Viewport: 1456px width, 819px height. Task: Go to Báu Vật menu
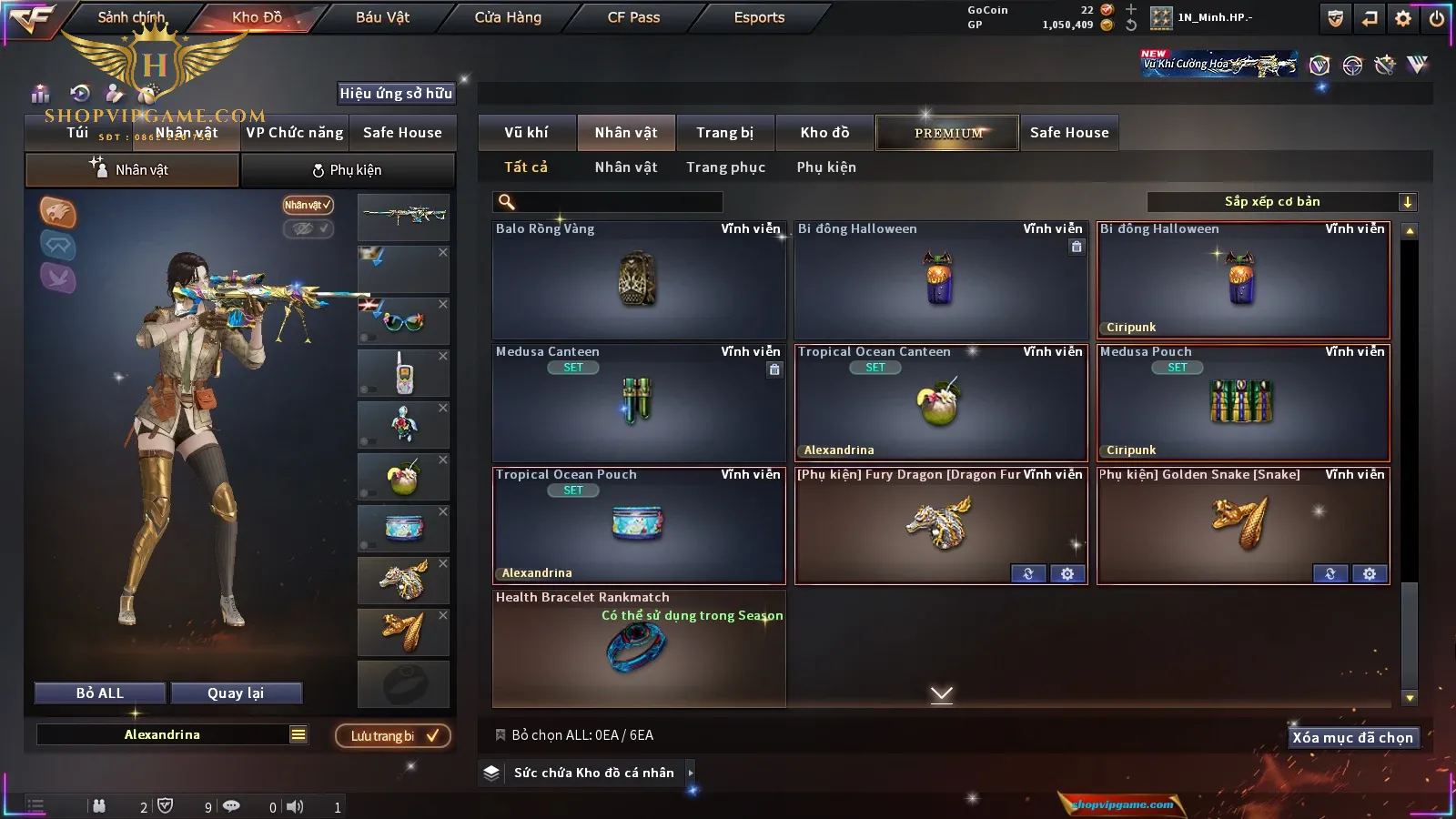382,17
